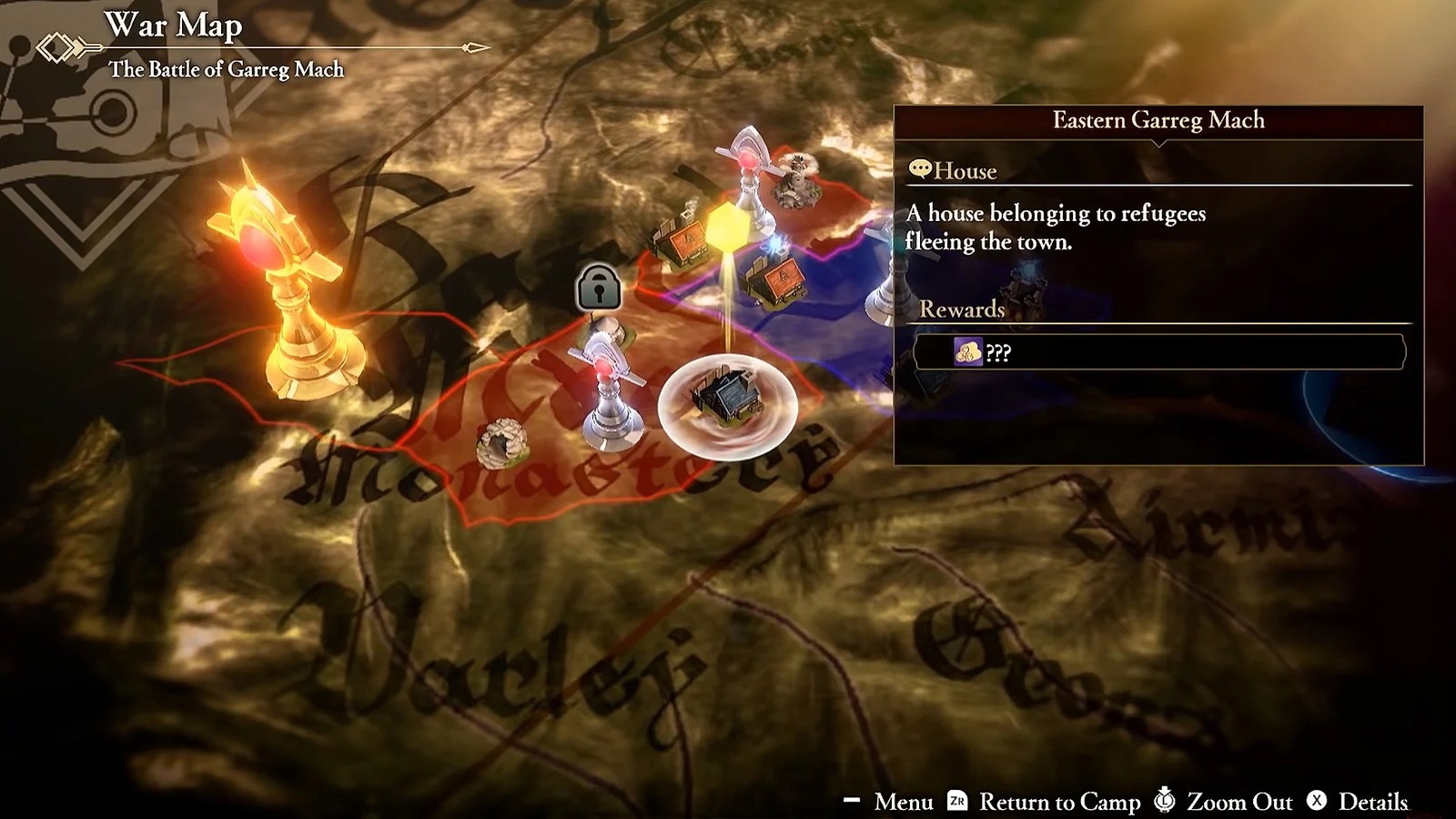
Task: Open the unknown ??? reward entry
Action: [x=1158, y=352]
